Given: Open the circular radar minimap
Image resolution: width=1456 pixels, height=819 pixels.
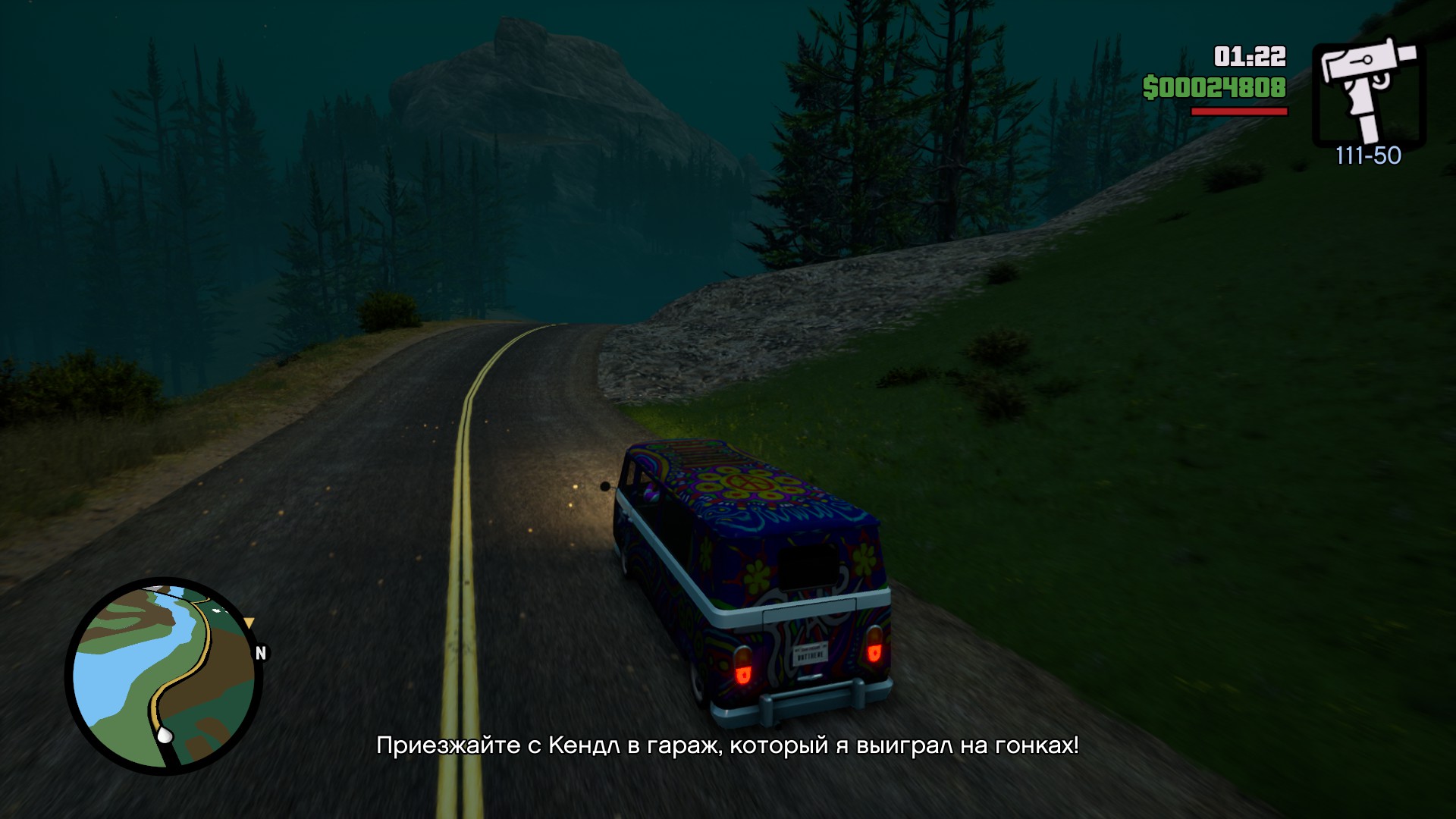Looking at the screenshot, I should coord(164,676).
